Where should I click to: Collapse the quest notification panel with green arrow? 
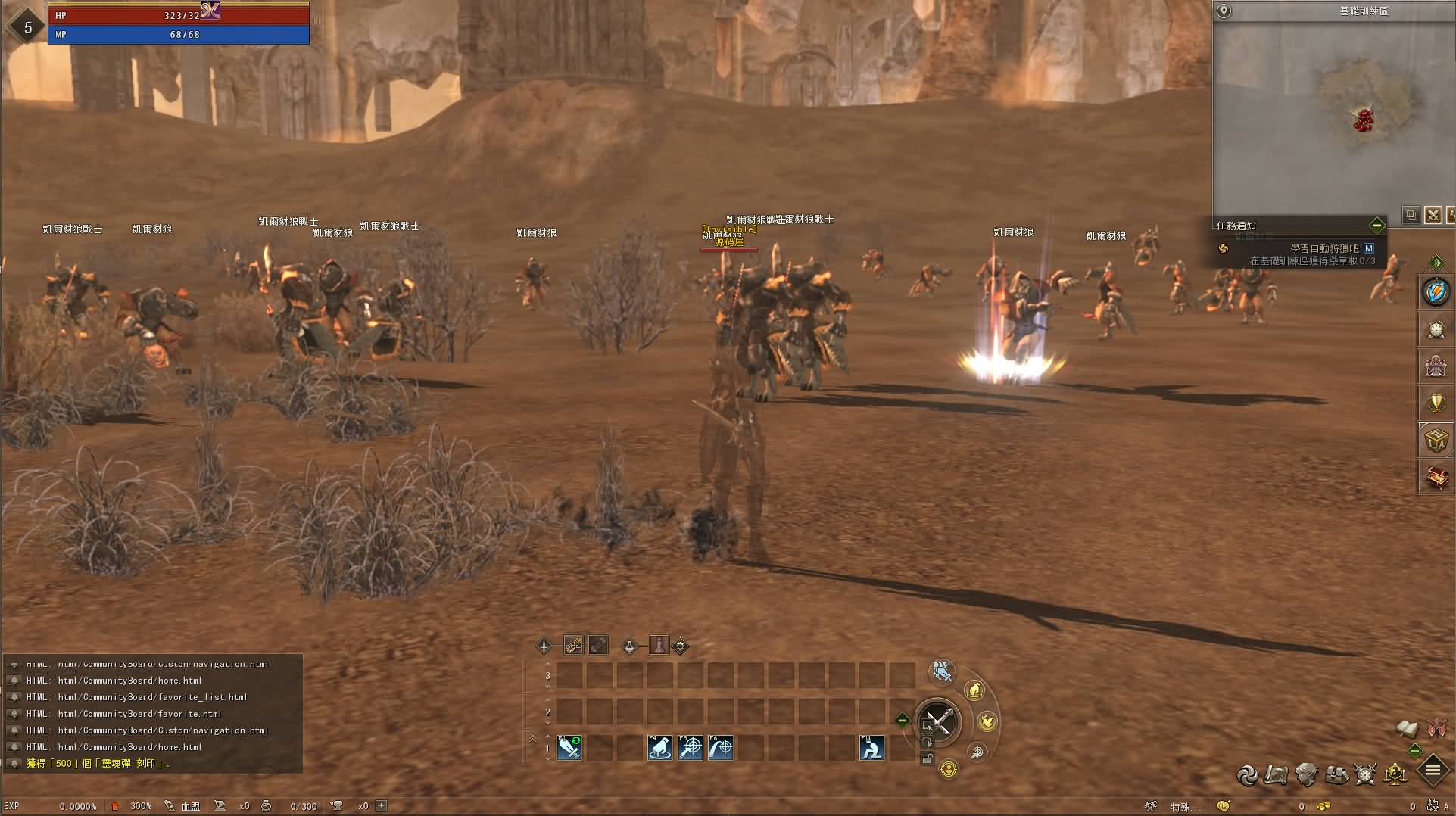[1377, 225]
